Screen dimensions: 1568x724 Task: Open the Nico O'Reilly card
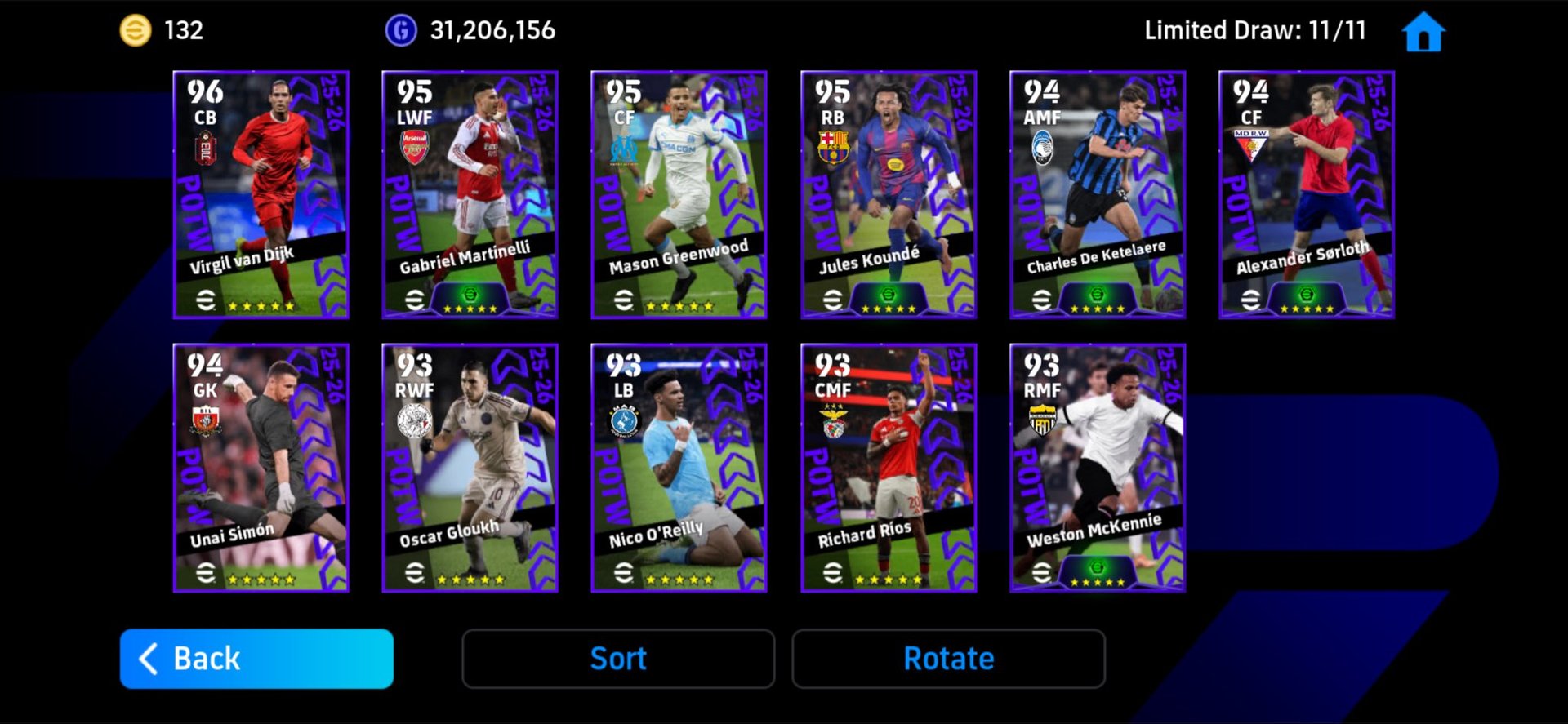coord(679,467)
